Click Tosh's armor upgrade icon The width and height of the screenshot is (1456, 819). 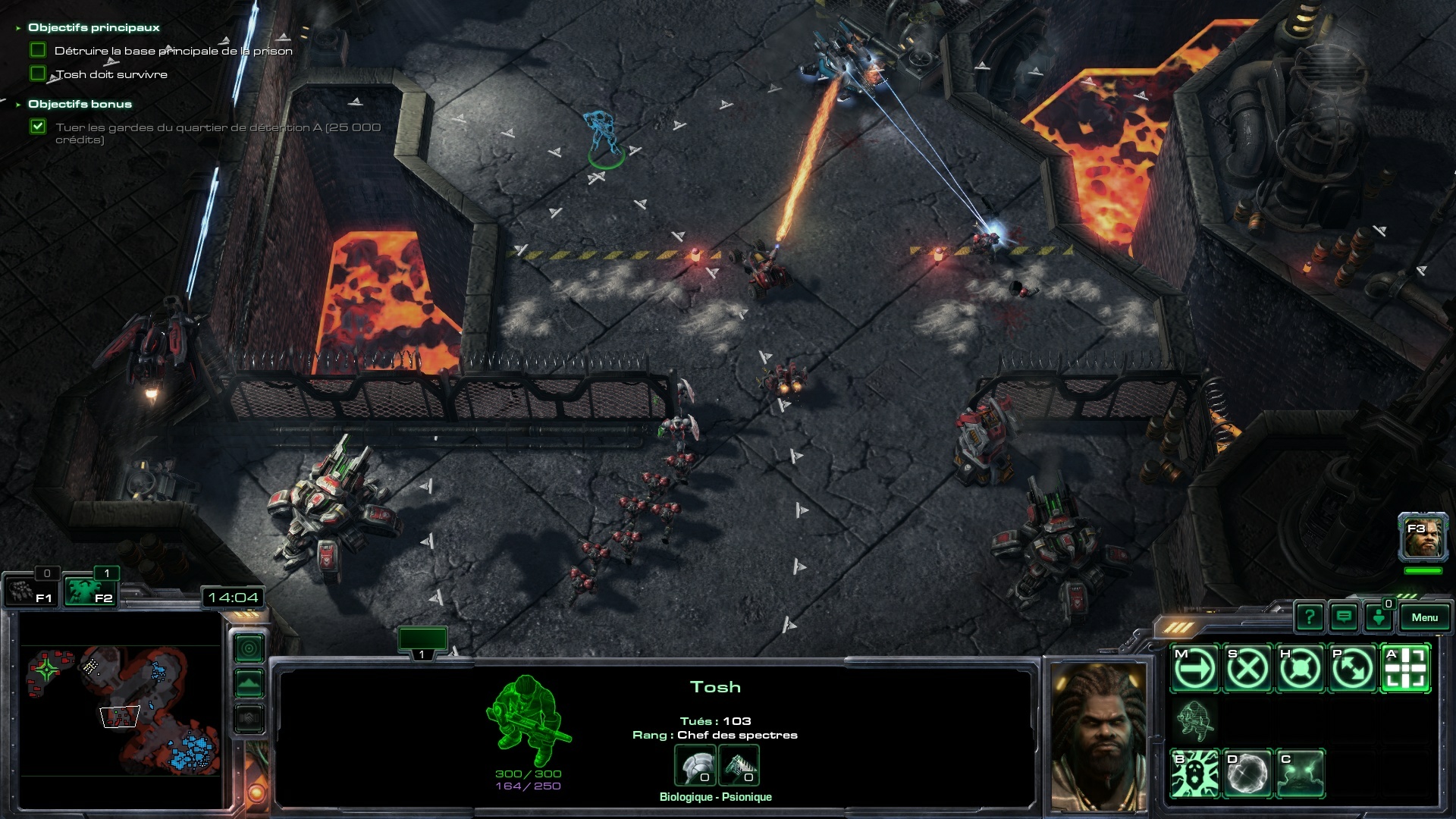(695, 765)
